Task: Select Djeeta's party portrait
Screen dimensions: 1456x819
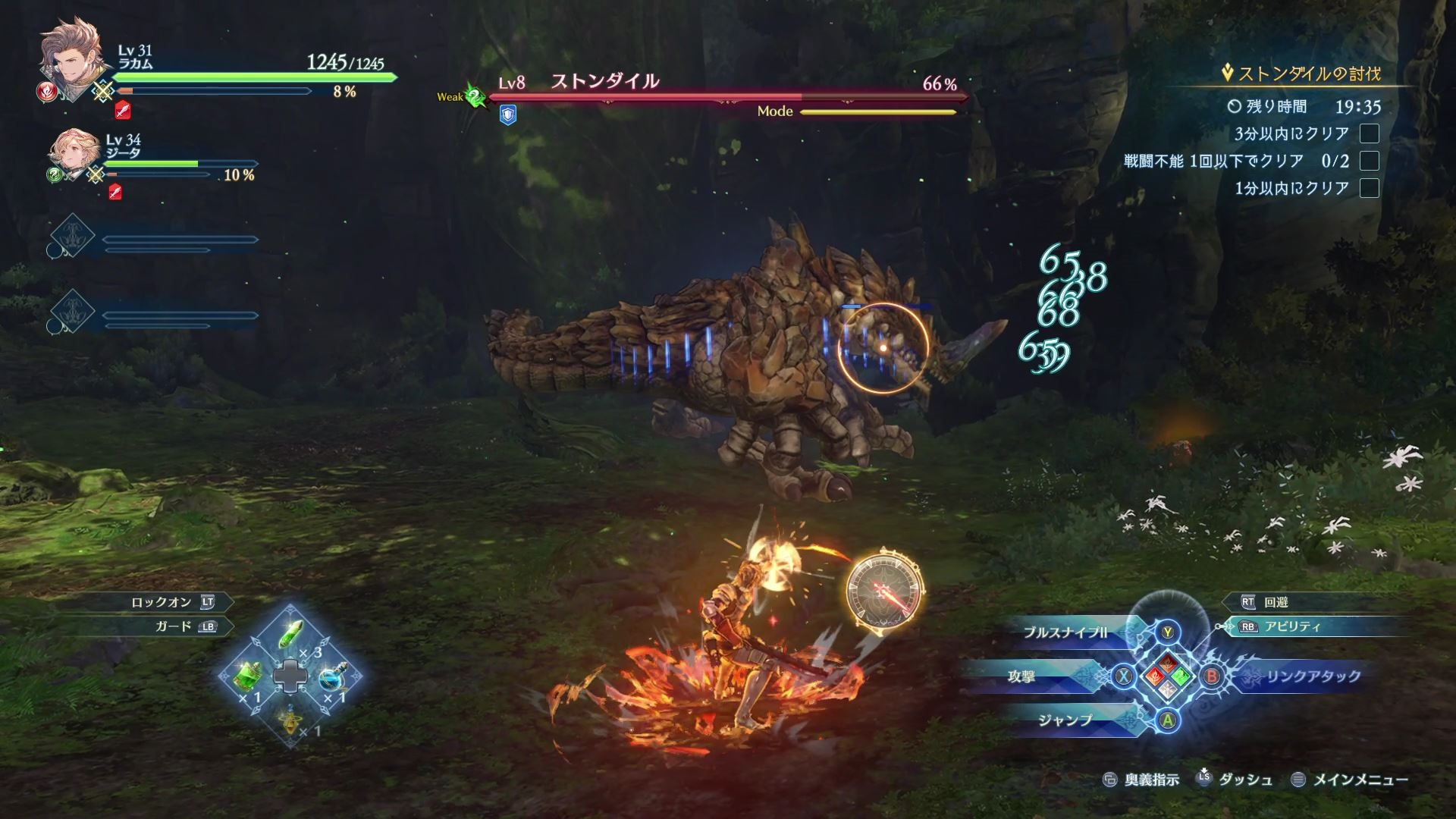Action: 73,155
